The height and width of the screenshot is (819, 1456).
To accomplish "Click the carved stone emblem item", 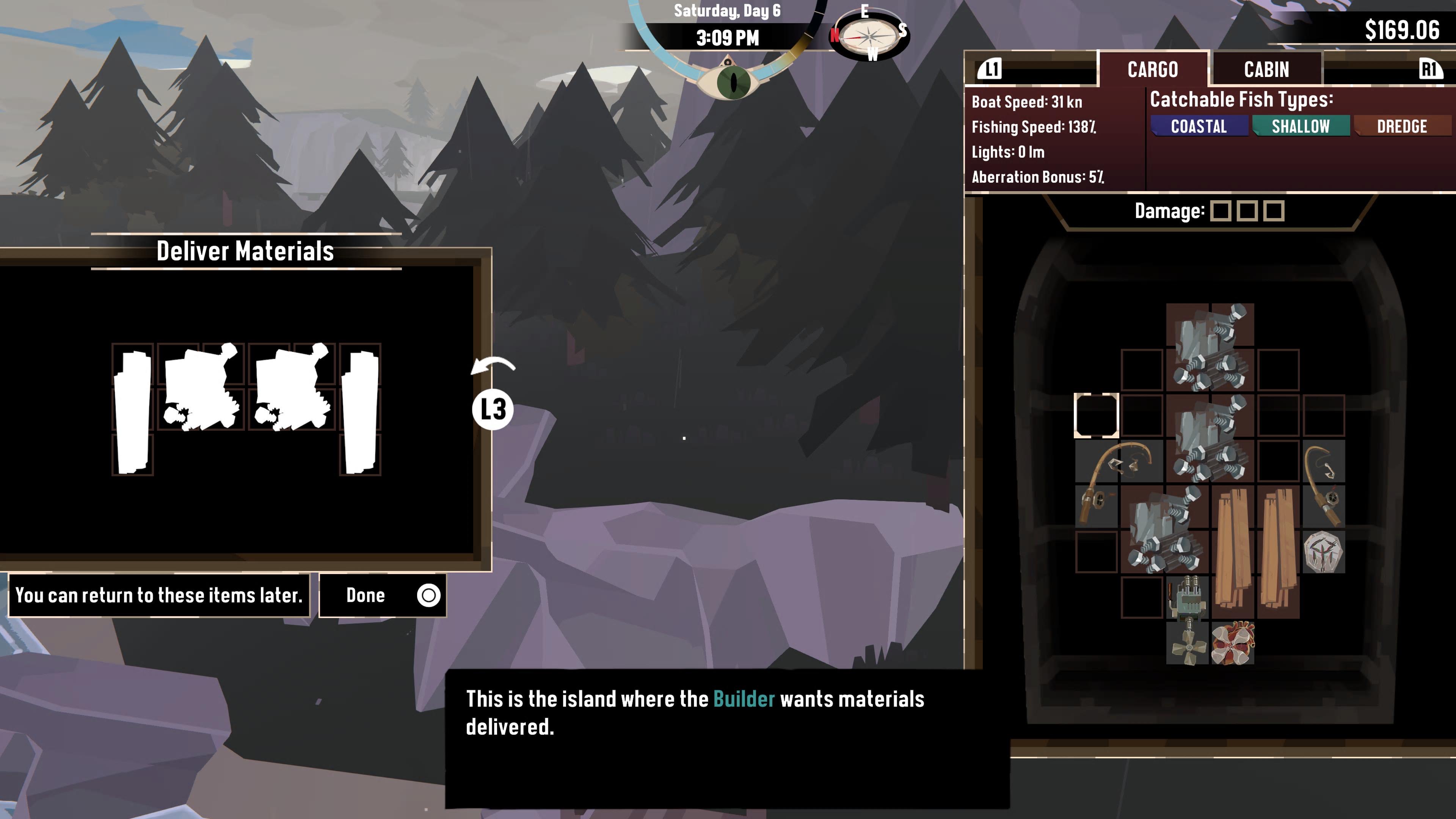I will point(1323,552).
